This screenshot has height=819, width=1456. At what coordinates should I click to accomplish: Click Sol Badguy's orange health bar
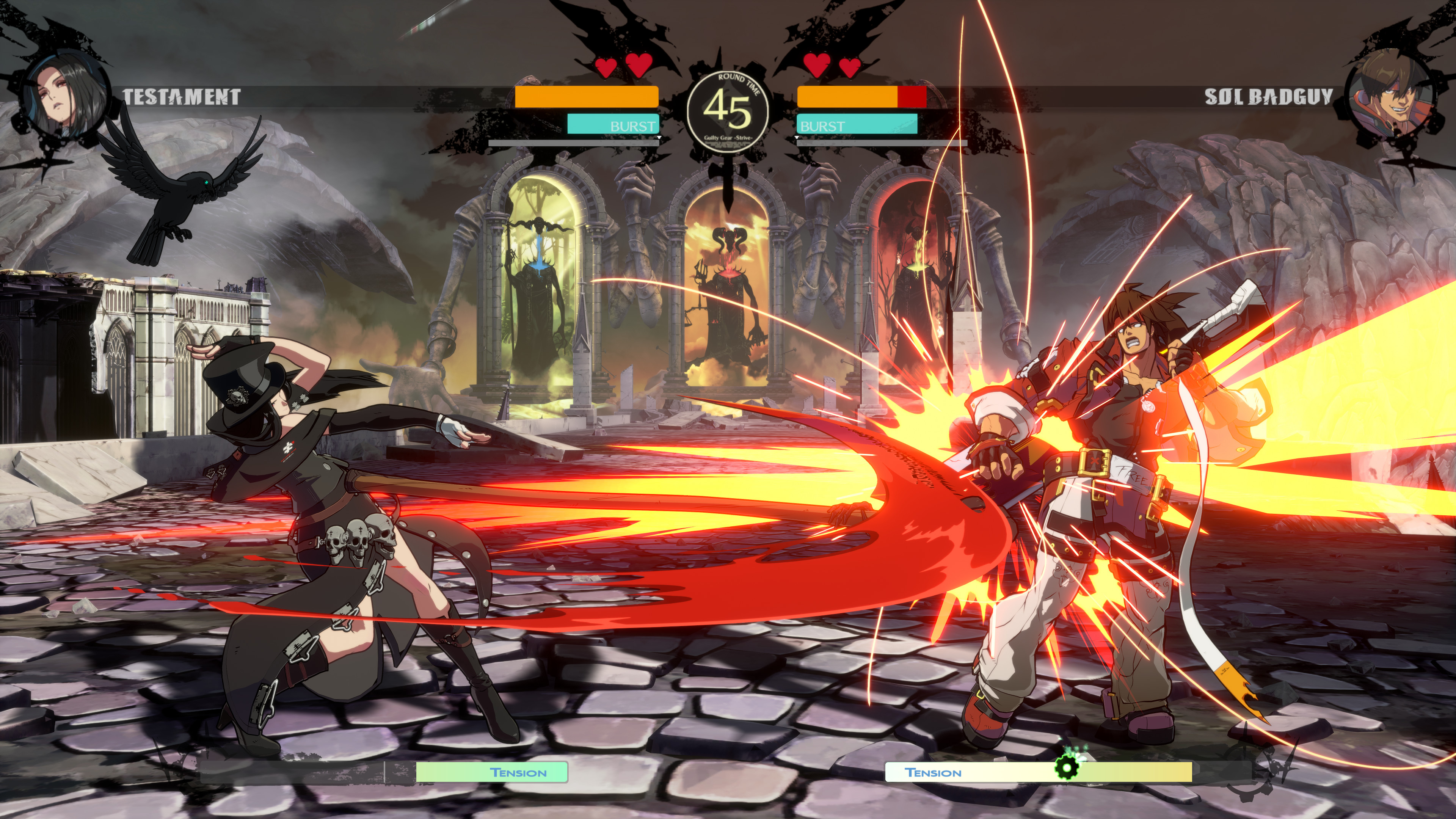[x=848, y=97]
